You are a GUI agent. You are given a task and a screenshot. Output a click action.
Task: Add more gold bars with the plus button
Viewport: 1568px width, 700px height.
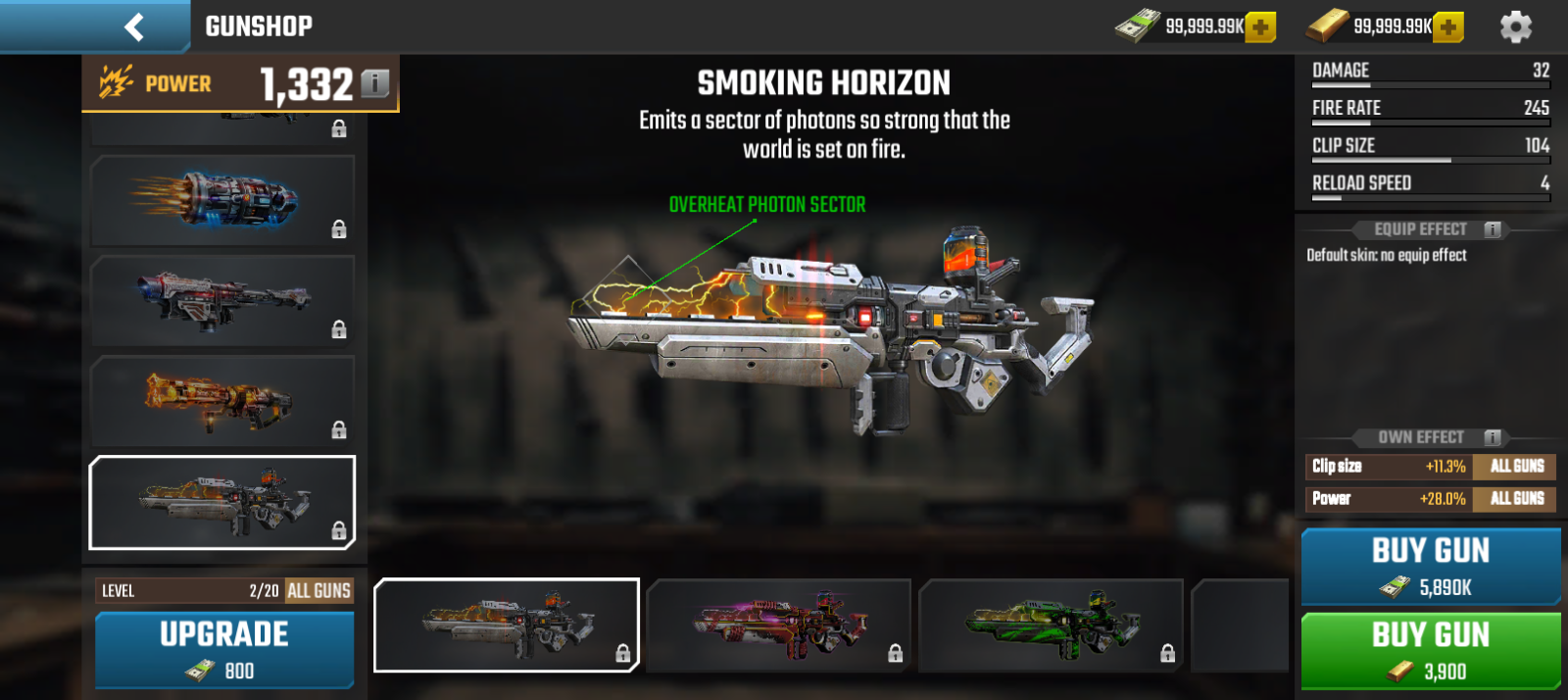coord(1447,27)
